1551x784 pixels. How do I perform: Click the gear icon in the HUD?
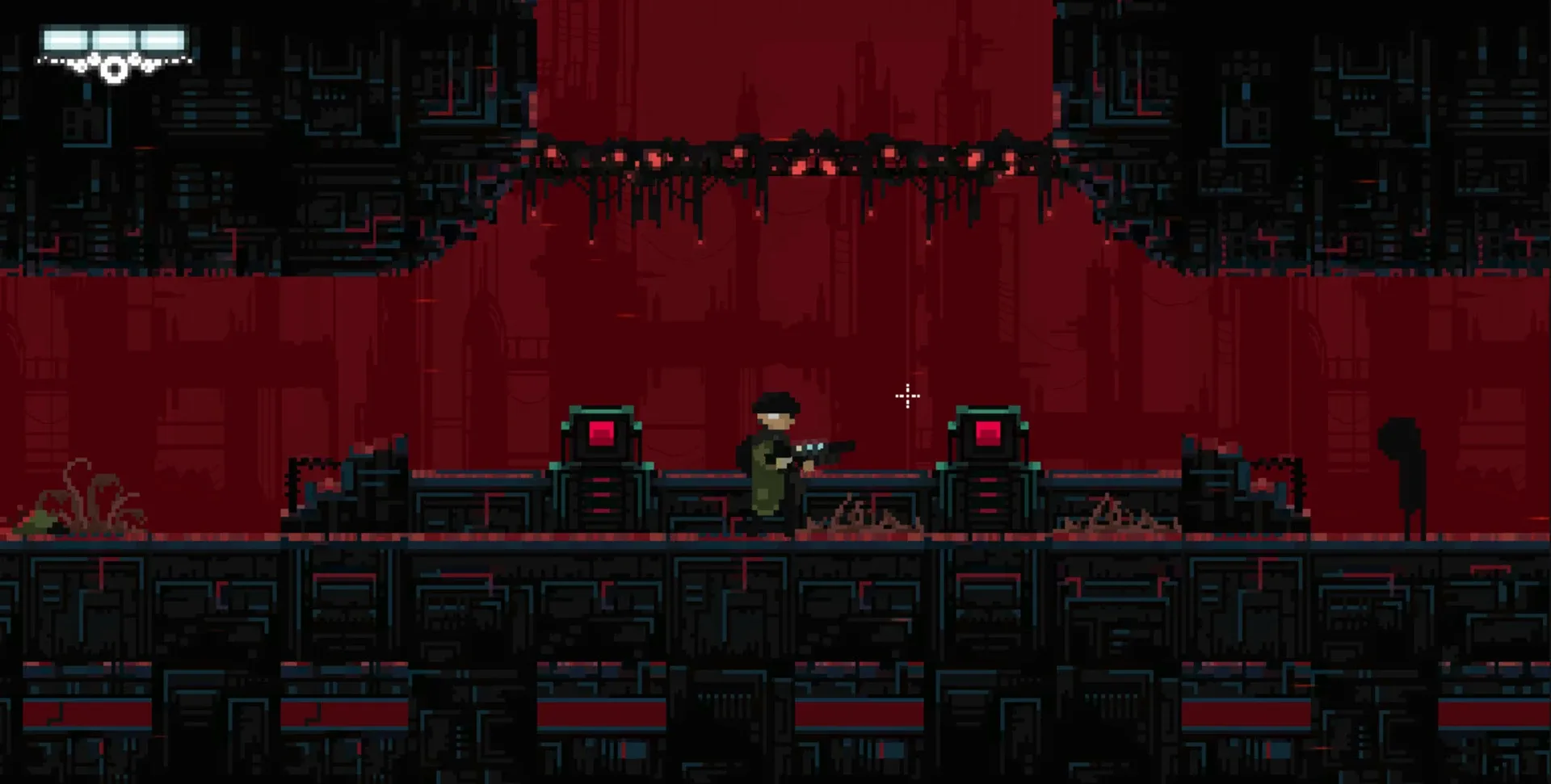(x=115, y=69)
